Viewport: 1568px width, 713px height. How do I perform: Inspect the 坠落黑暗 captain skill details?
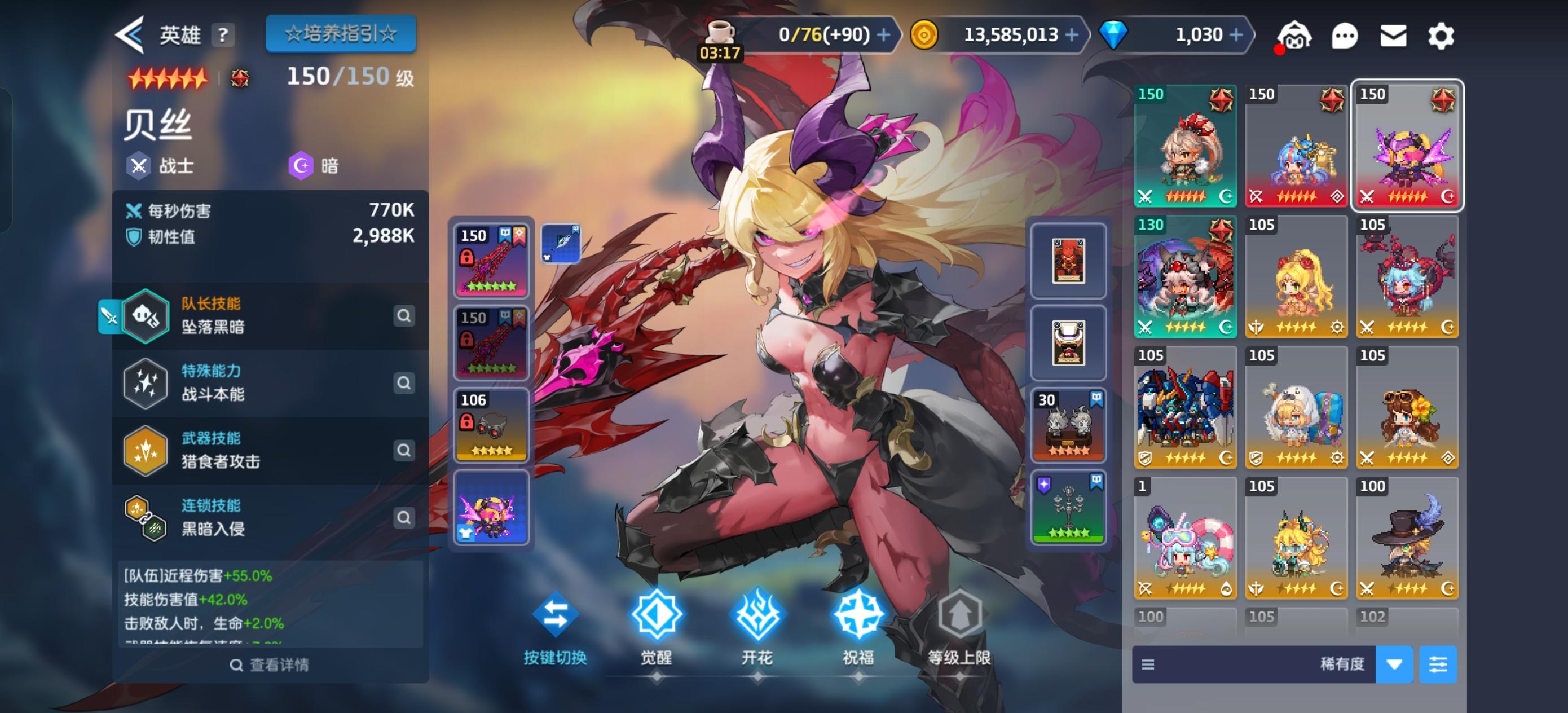[x=404, y=317]
